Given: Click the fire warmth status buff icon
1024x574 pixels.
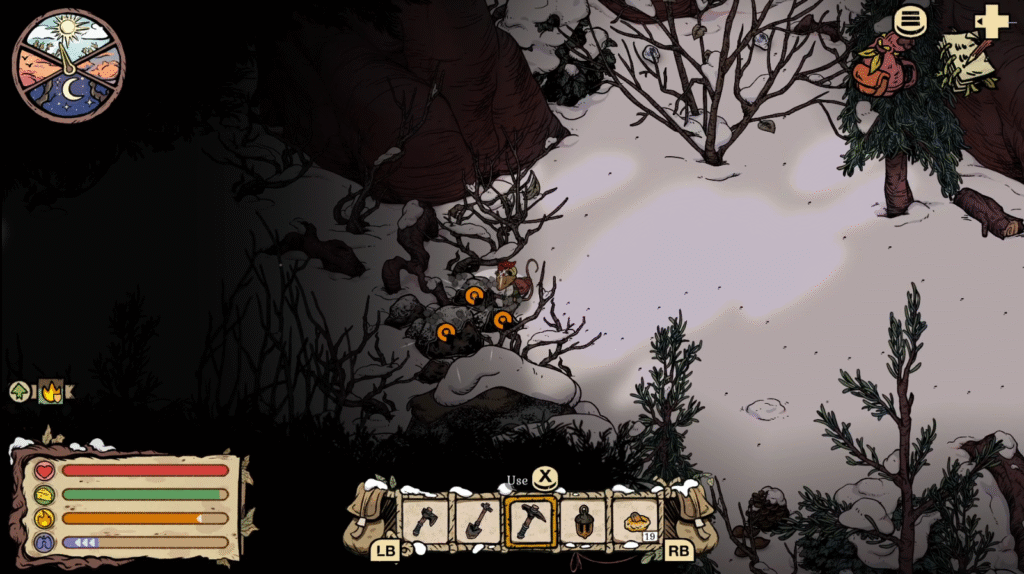Looking at the screenshot, I should pyautogui.click(x=49, y=392).
